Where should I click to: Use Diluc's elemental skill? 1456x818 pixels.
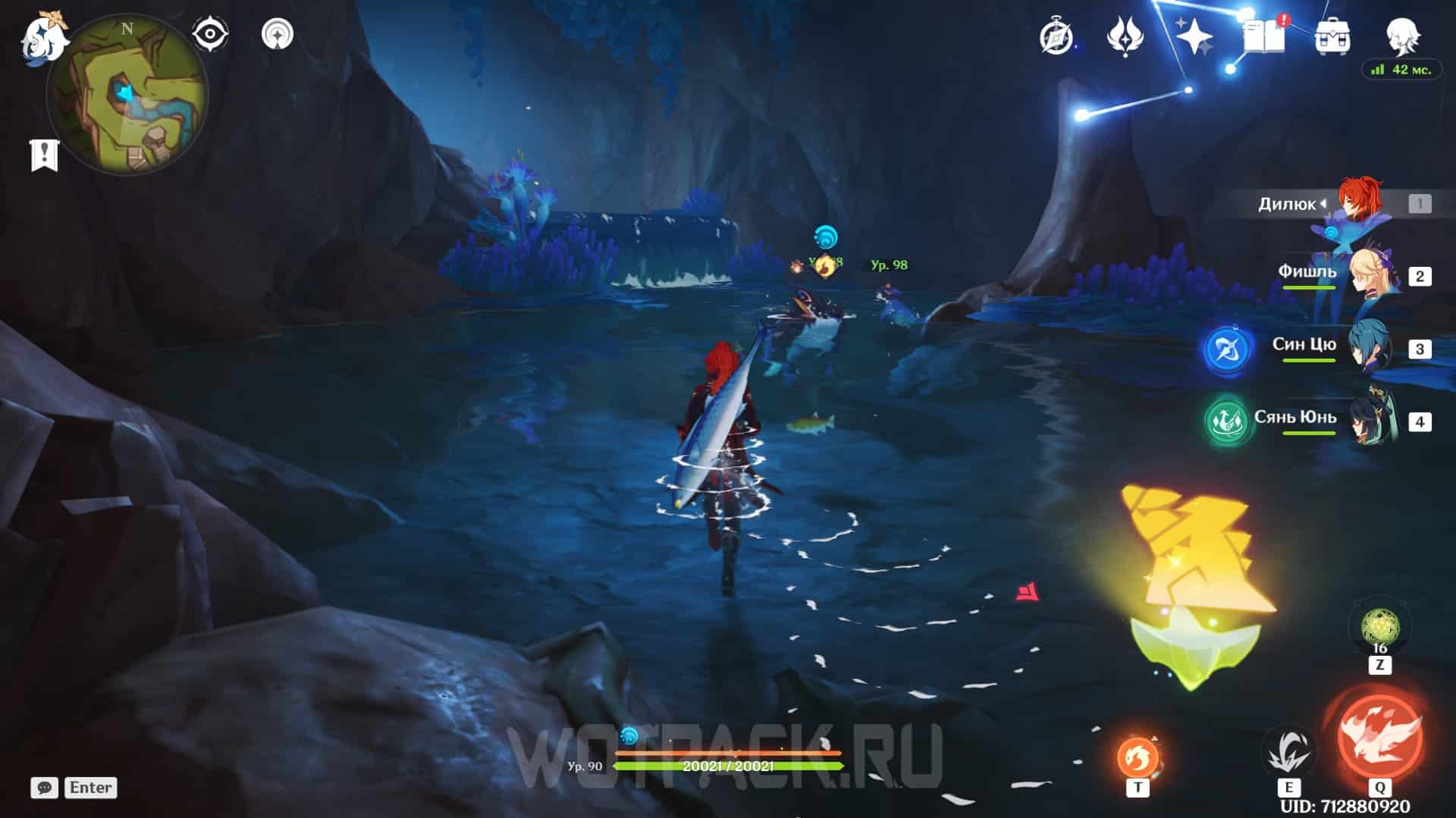tap(1288, 751)
